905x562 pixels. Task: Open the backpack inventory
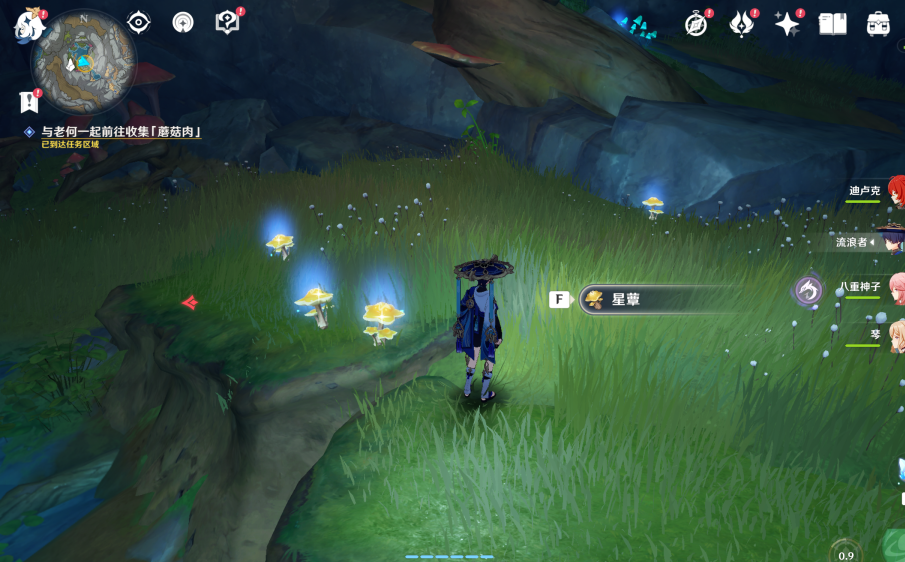point(878,24)
